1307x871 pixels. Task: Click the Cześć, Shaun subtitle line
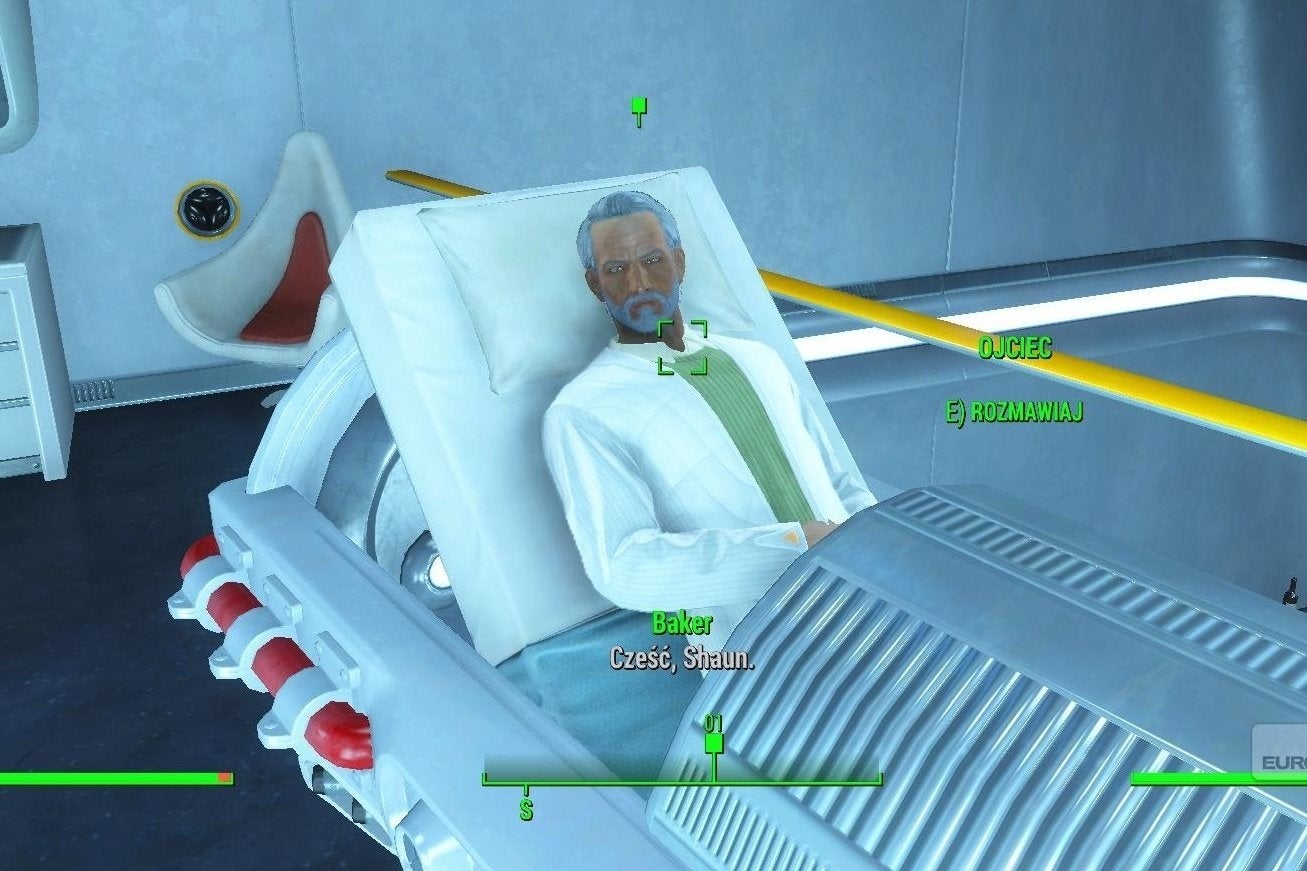(681, 659)
